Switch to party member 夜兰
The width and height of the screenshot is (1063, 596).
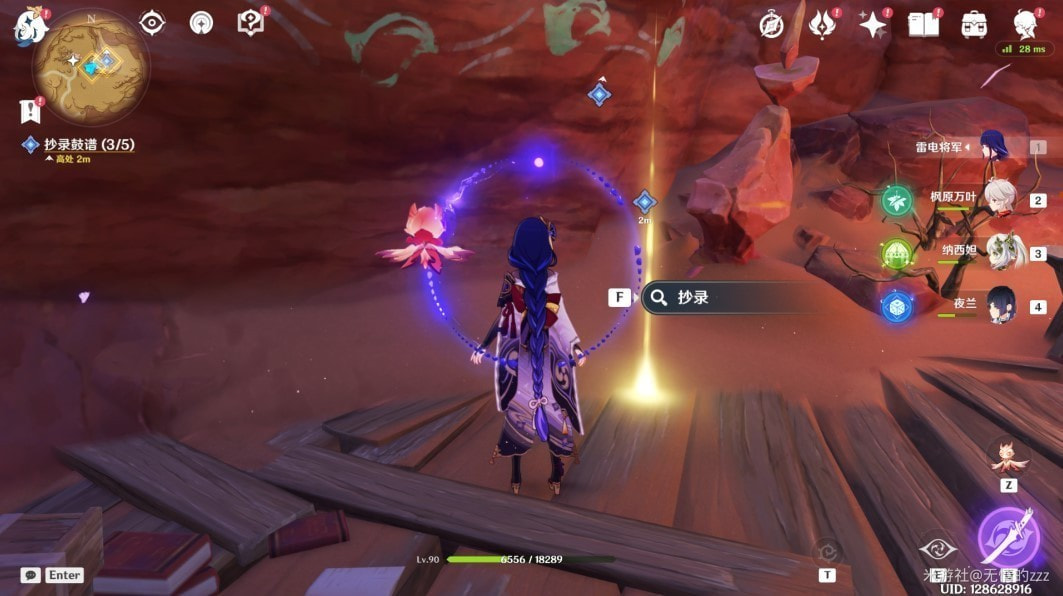[x=1000, y=305]
